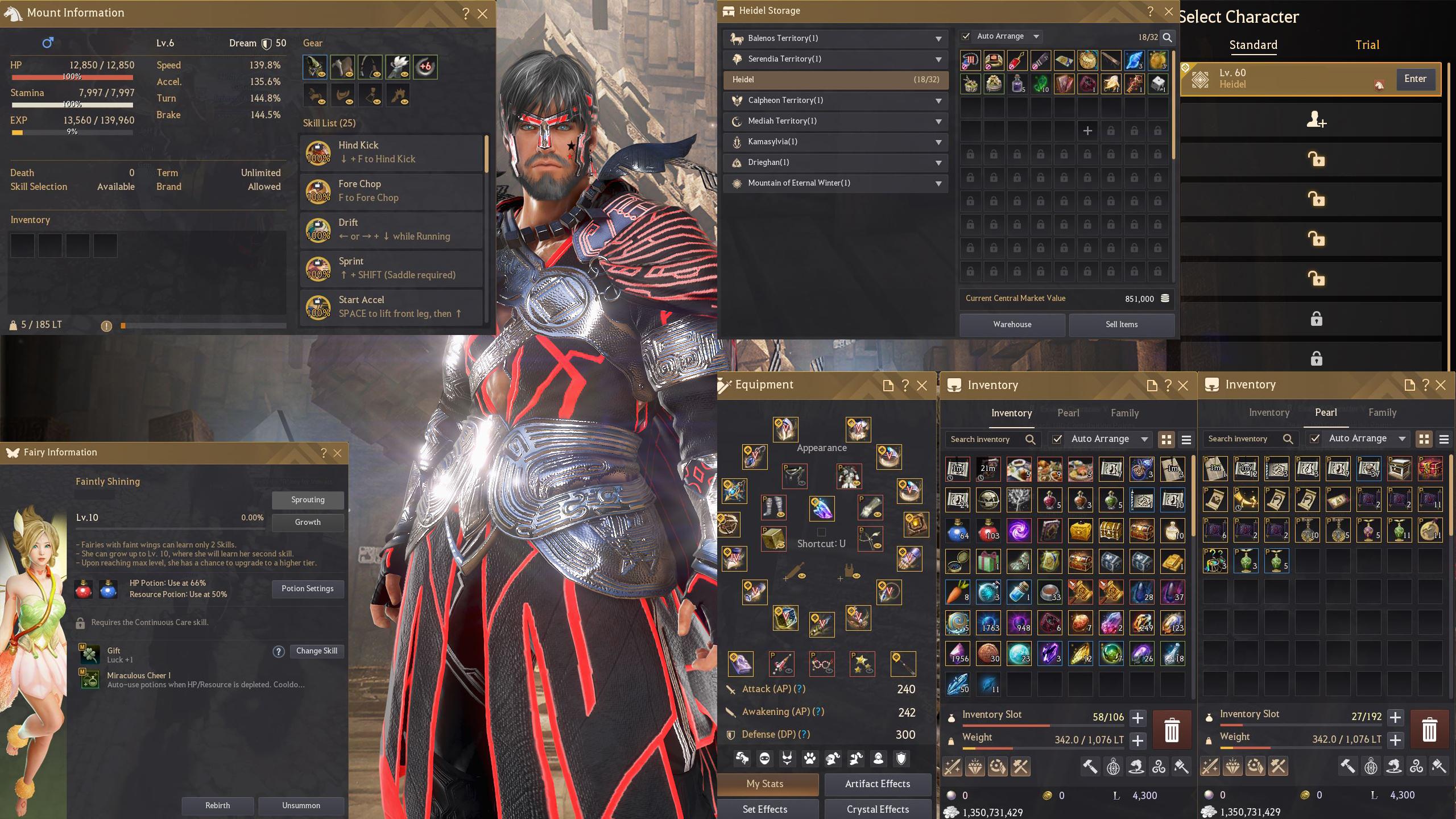The image size is (1456, 819).
Task: Click the pet paw filter in Equipment panel
Action: pyautogui.click(x=810, y=758)
